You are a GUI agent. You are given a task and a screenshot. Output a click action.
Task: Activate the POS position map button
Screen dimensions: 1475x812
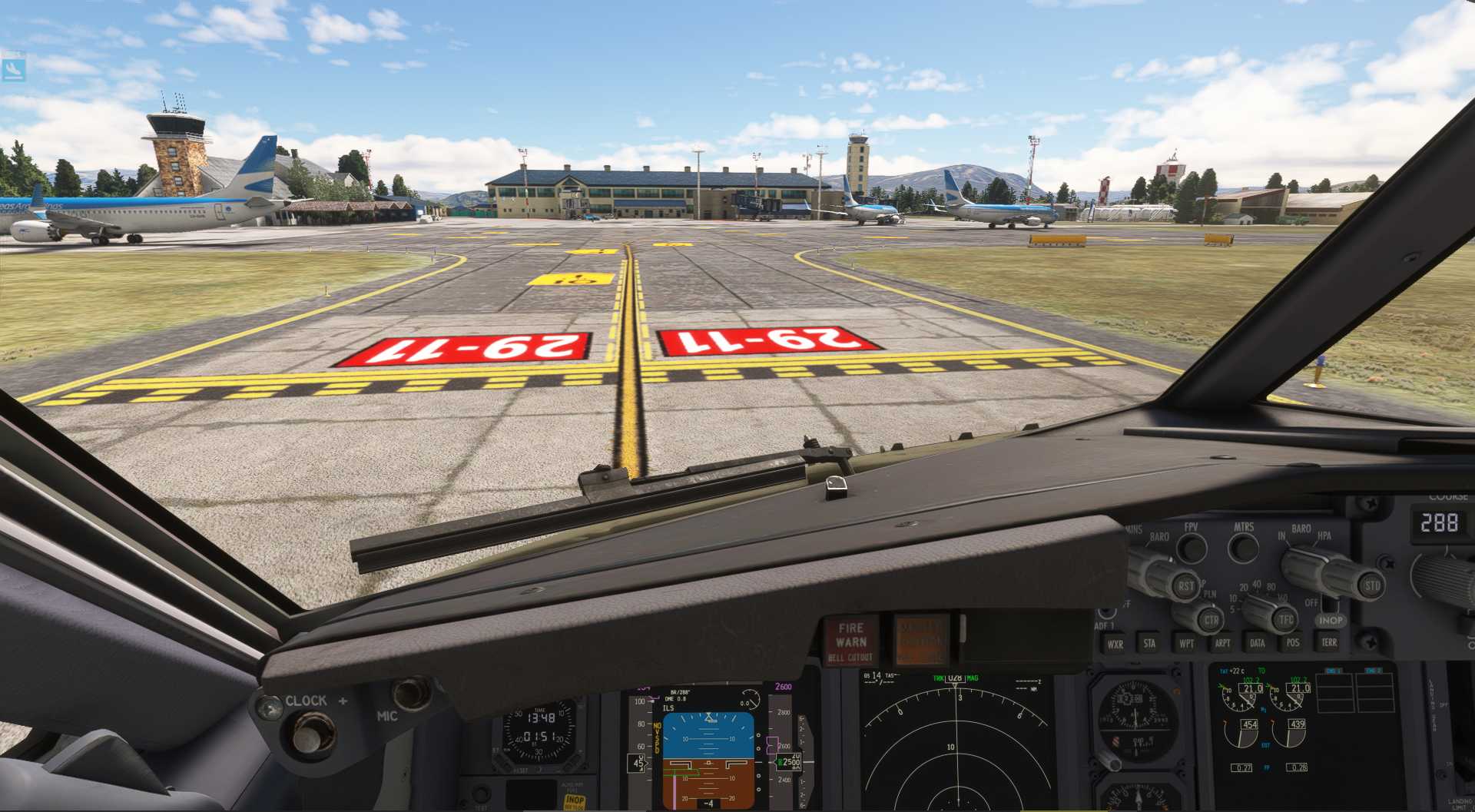[x=1293, y=642]
